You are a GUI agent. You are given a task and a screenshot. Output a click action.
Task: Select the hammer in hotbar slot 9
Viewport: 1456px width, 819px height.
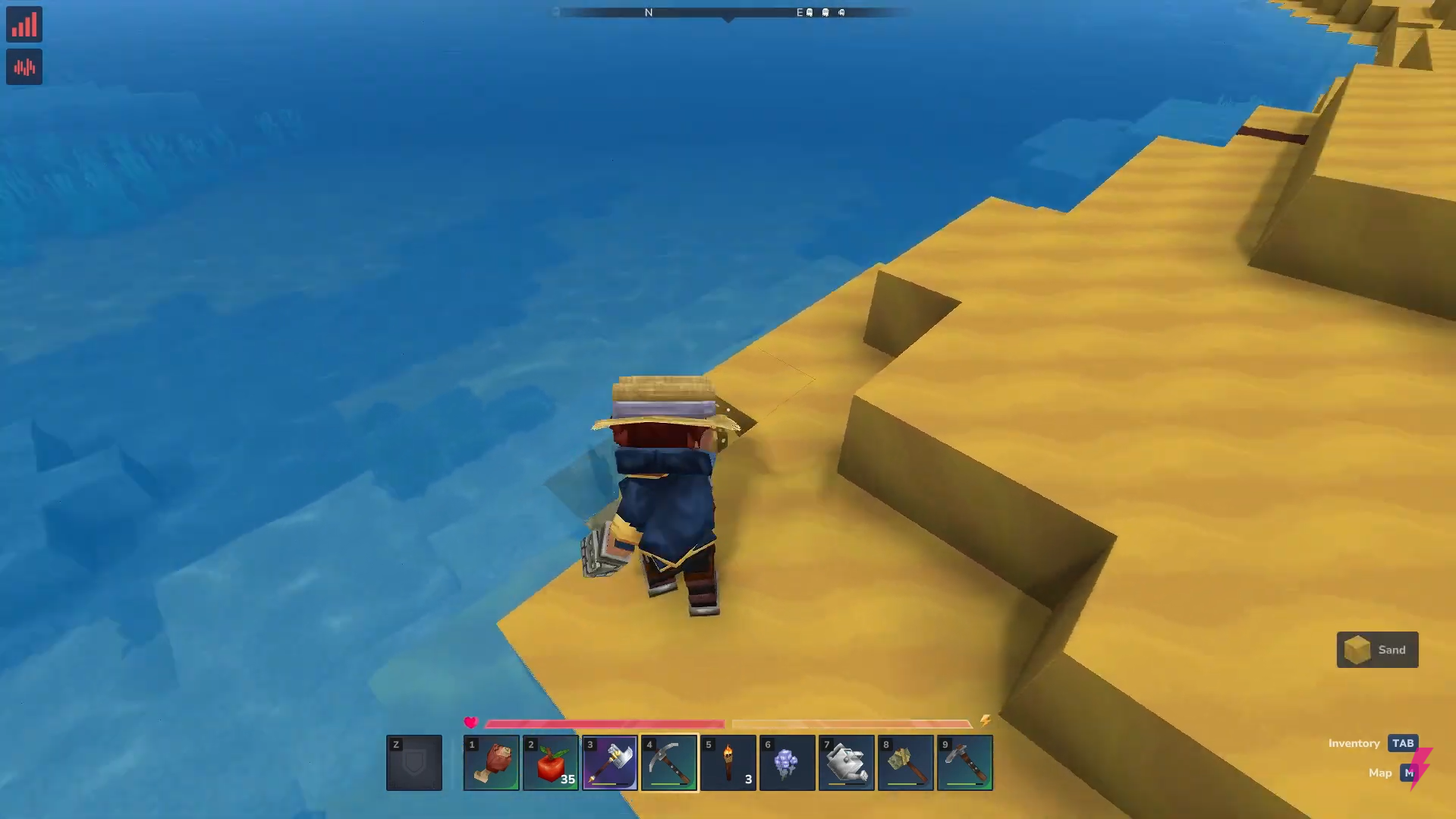(964, 762)
